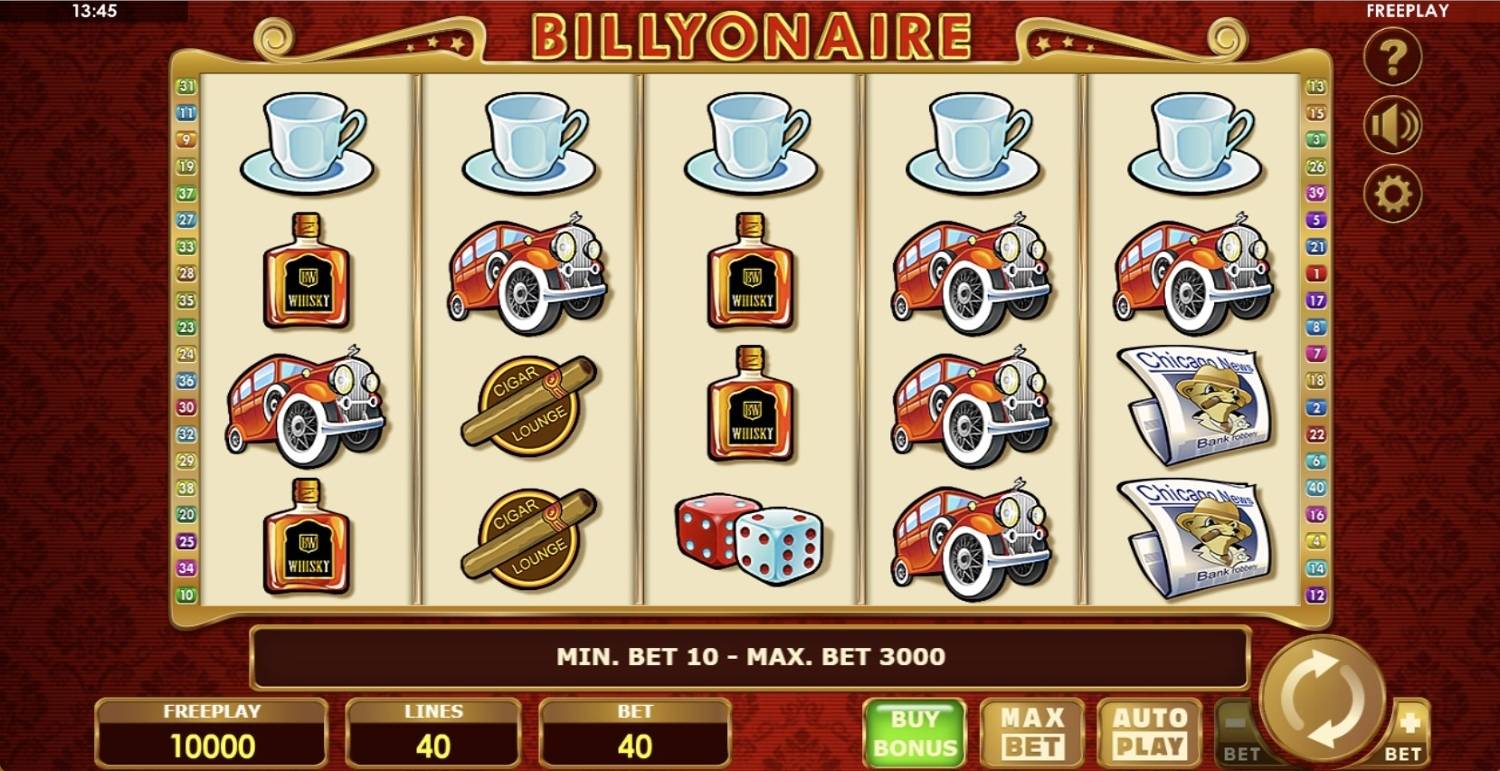Open the gear settings menu

1392,193
